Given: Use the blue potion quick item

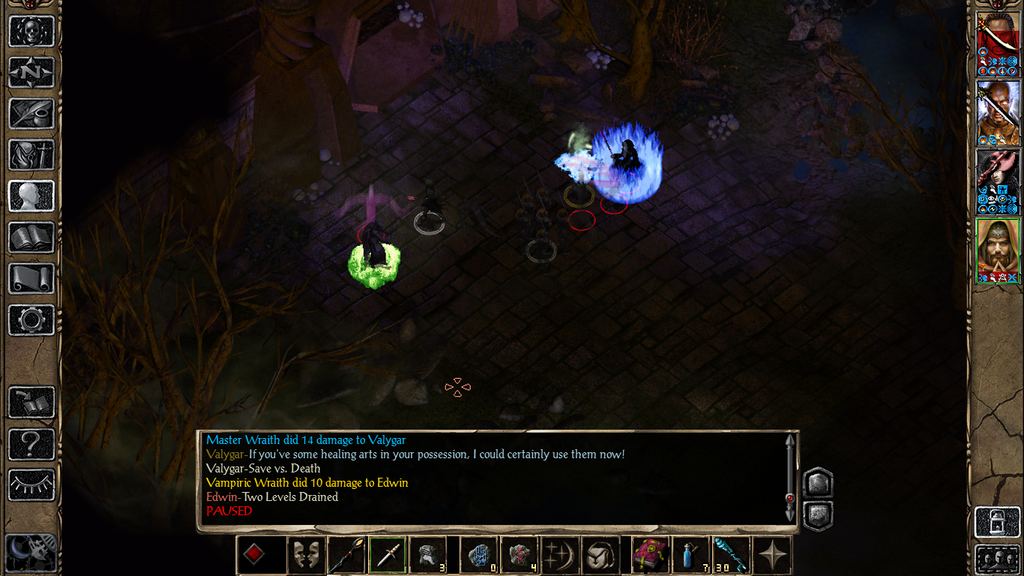Looking at the screenshot, I should 691,555.
